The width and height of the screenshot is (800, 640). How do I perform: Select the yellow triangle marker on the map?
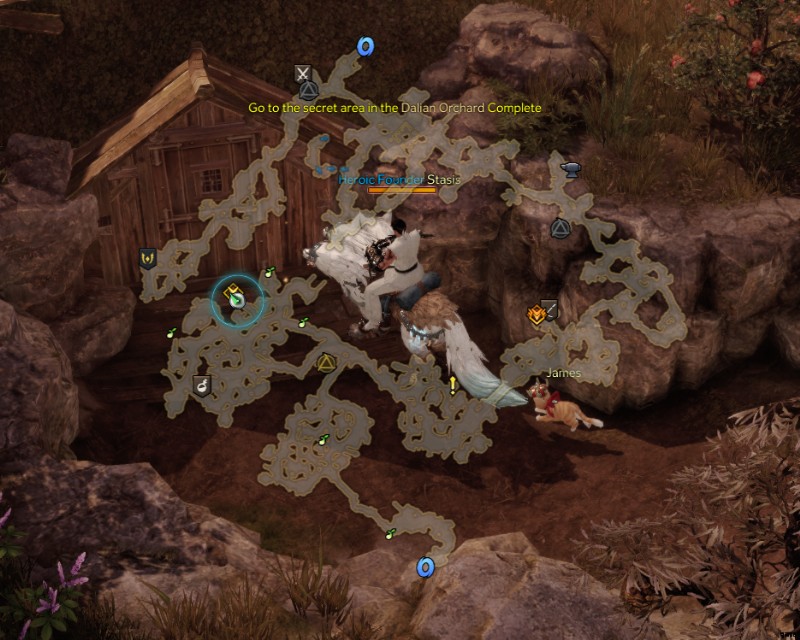point(325,363)
